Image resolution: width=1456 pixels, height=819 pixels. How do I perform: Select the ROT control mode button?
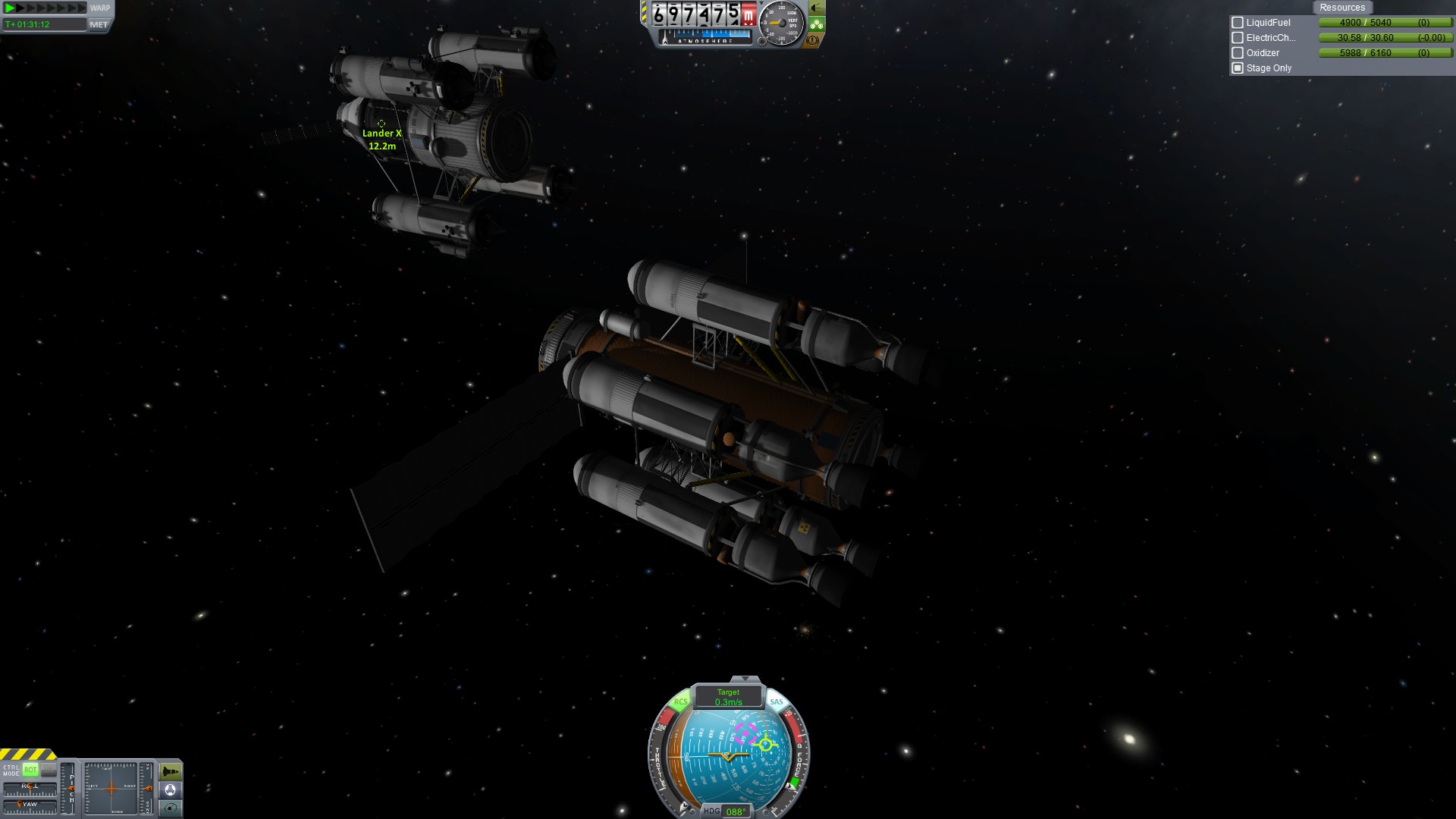coord(30,770)
